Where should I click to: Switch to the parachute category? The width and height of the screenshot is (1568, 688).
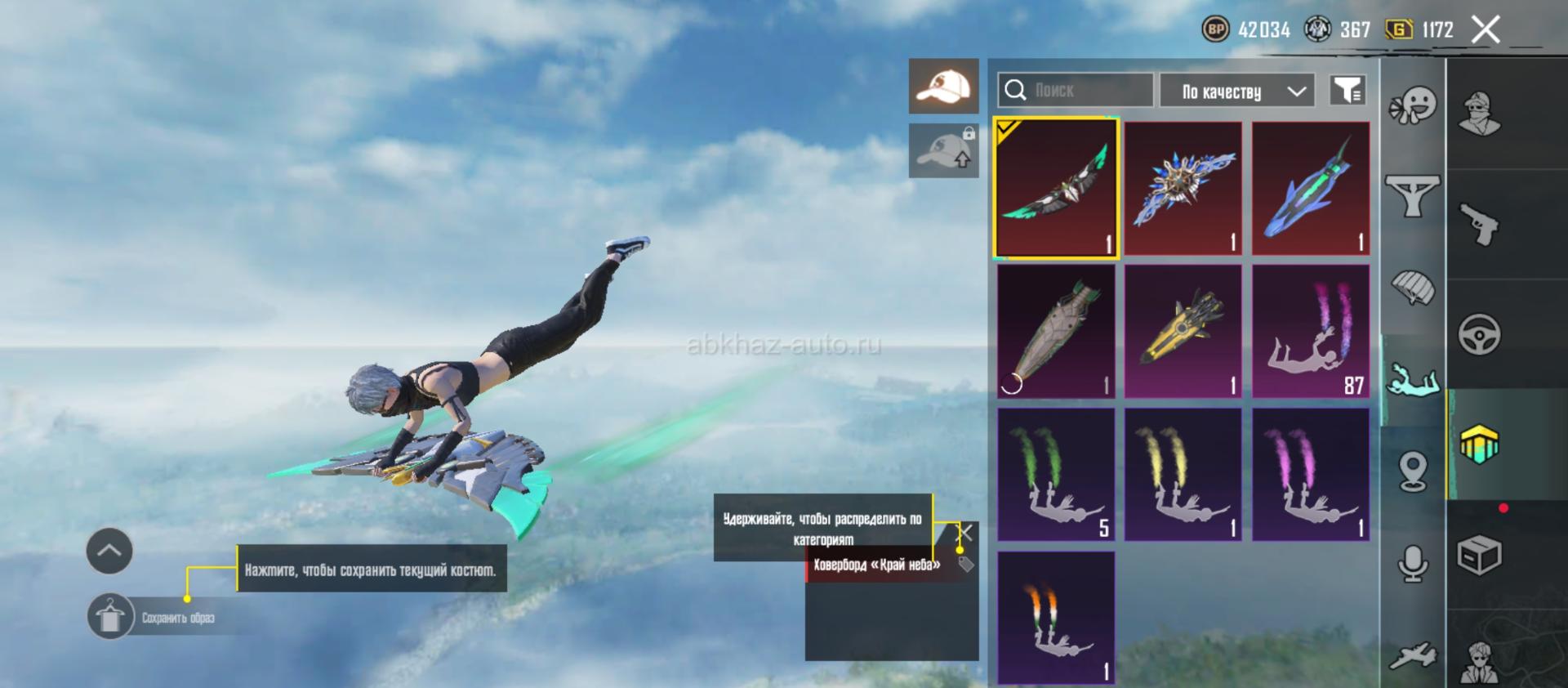tap(1412, 288)
